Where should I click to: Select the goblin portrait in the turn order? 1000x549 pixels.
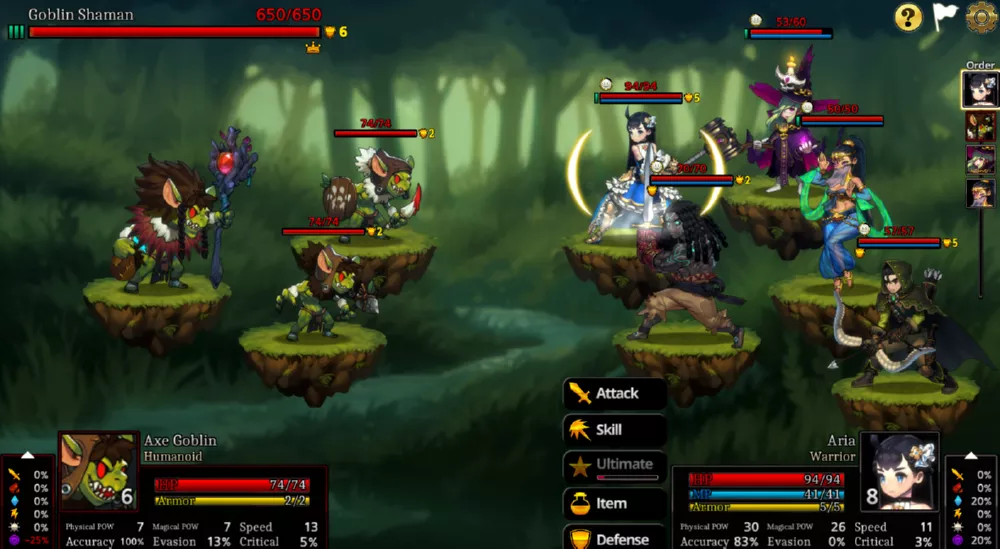[980, 127]
